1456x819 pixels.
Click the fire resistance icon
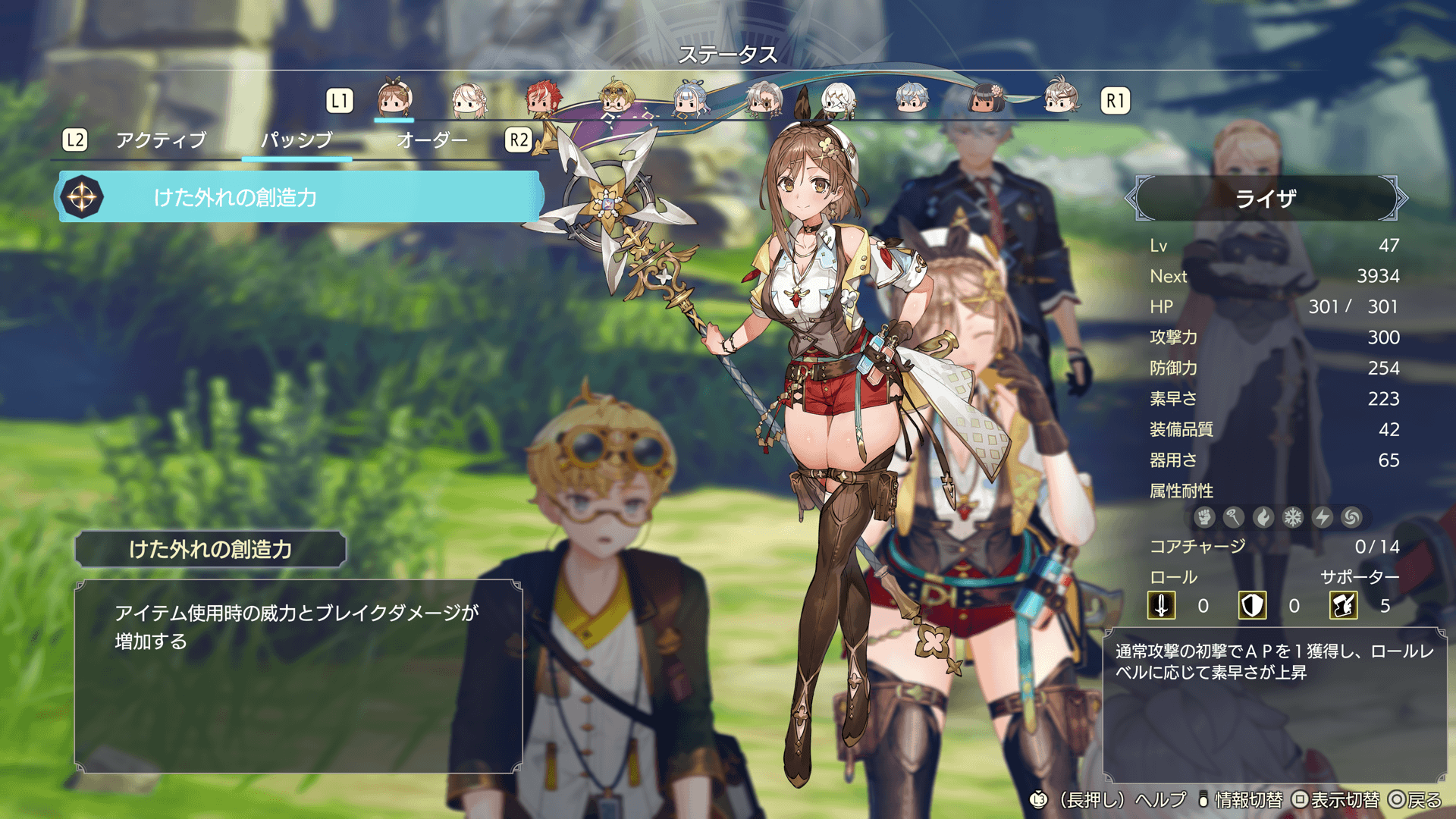[1263, 517]
